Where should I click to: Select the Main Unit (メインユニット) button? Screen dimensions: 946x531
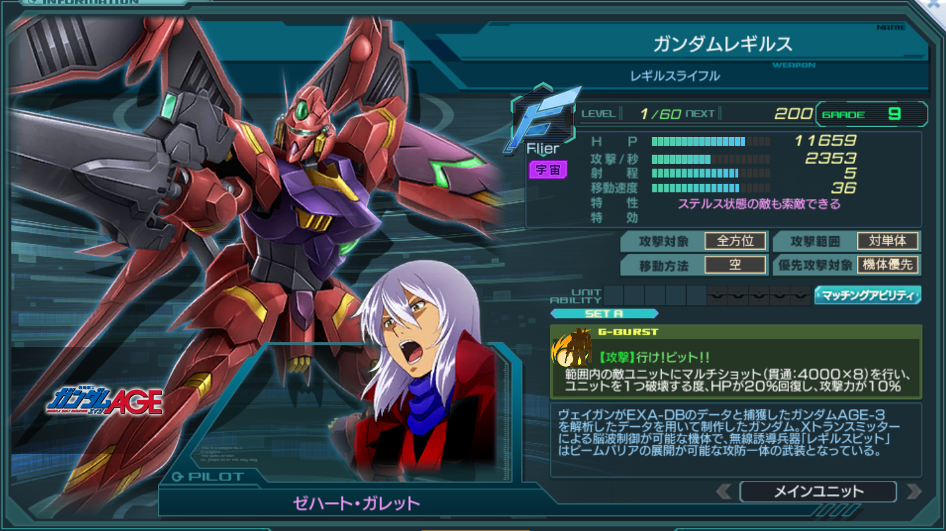(x=818, y=491)
